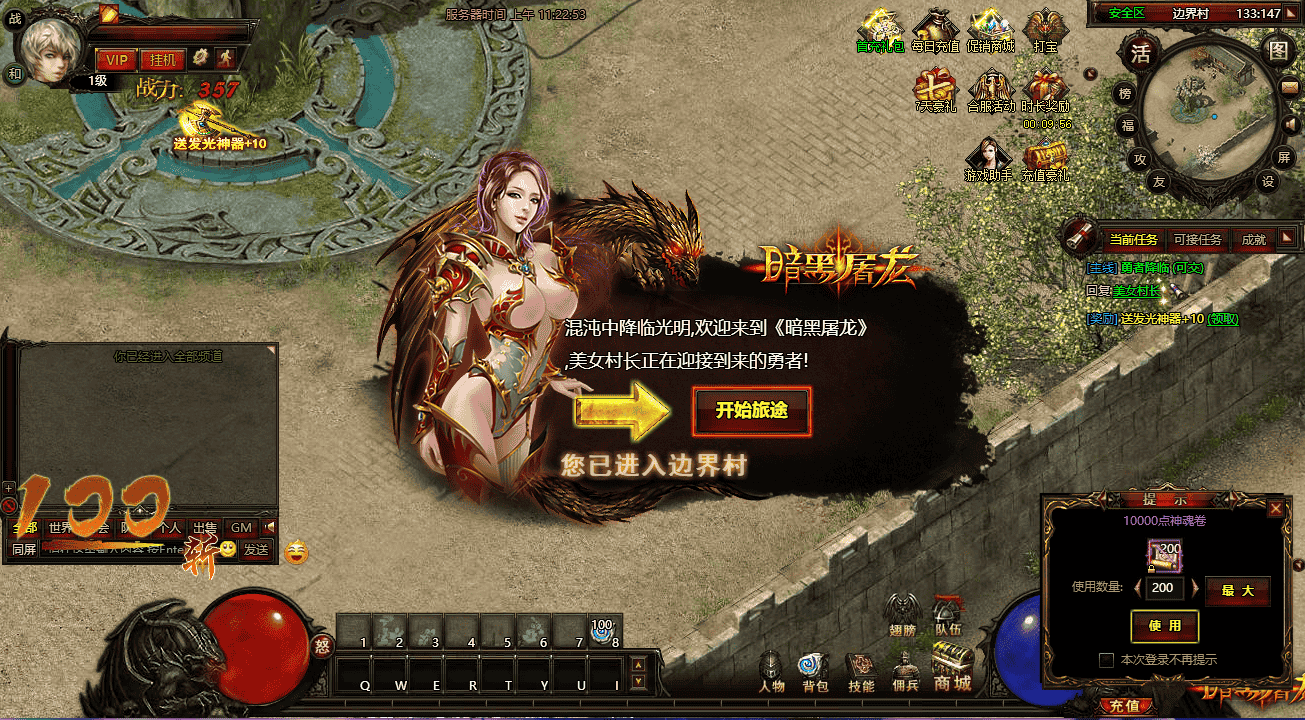The image size is (1305, 720).
Task: Open the 游戏助手 game assistant
Action: [988, 159]
